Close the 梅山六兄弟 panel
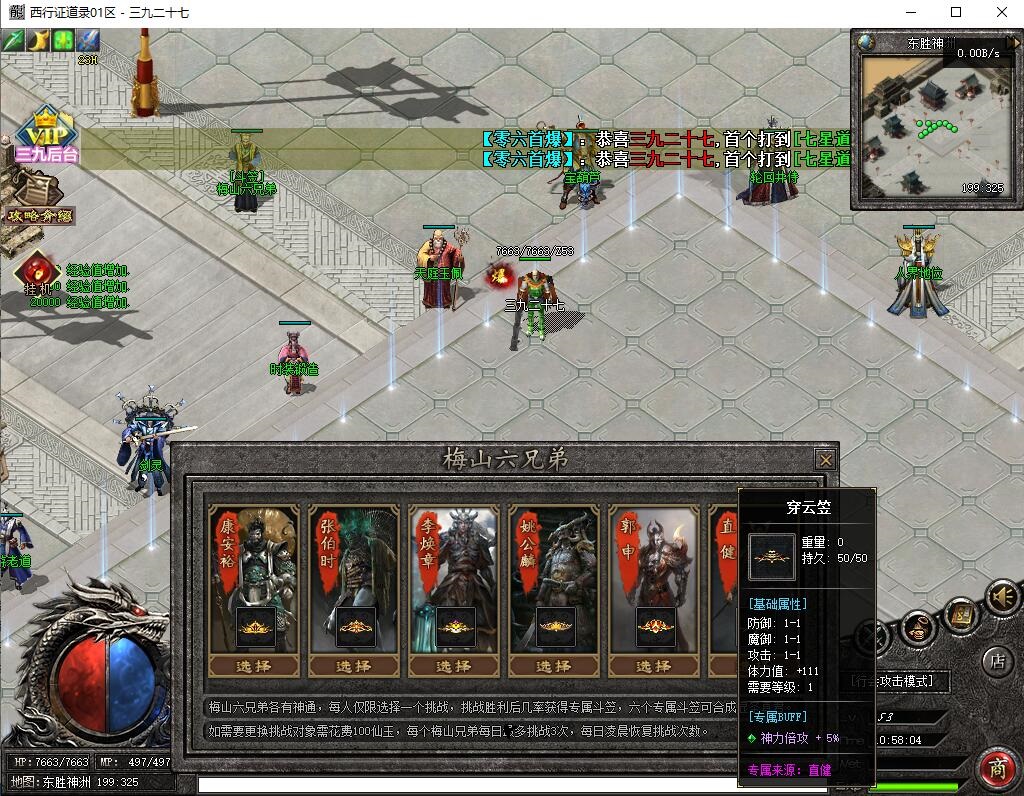This screenshot has width=1024, height=796. coord(825,459)
